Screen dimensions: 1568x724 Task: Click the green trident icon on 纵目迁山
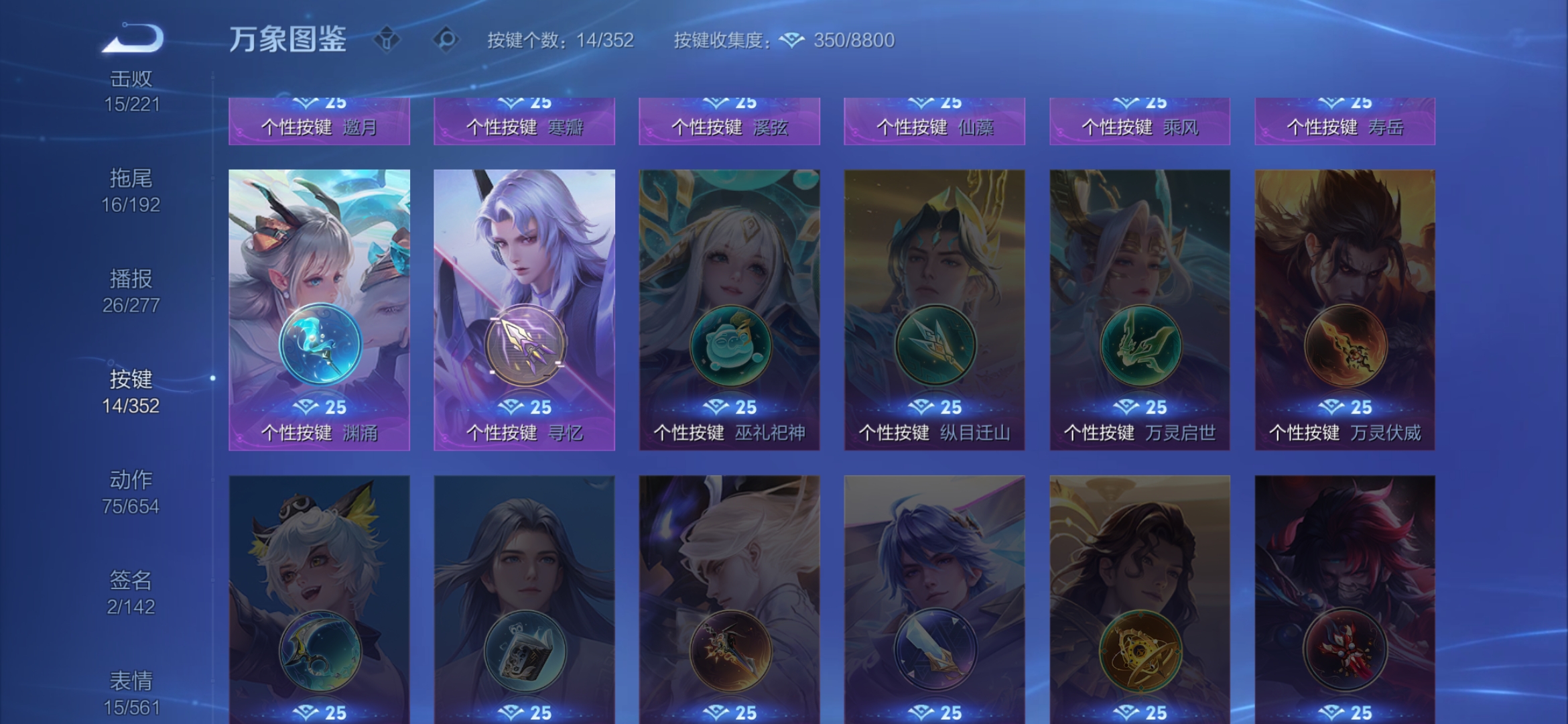pyautogui.click(x=935, y=345)
